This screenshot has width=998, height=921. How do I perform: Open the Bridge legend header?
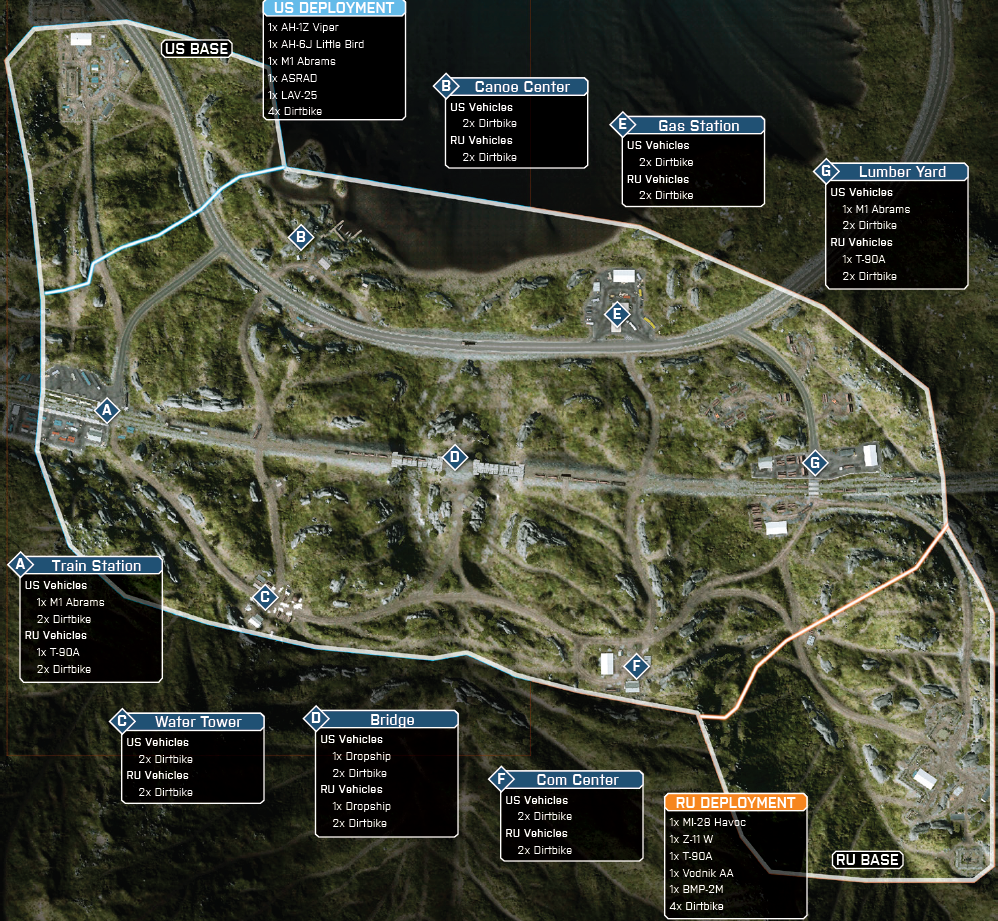391,719
